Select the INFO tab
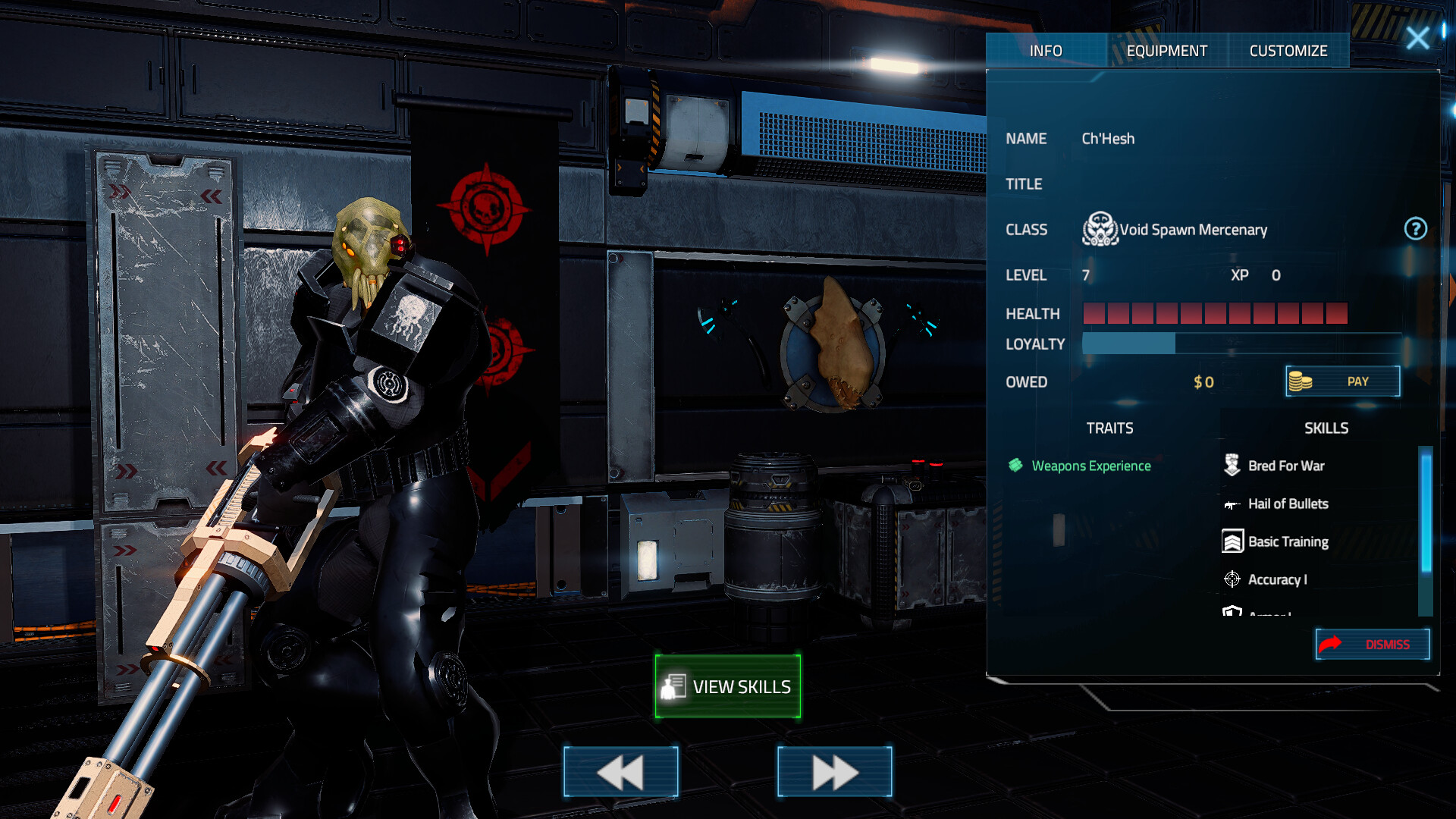This screenshot has height=819, width=1456. (1046, 50)
